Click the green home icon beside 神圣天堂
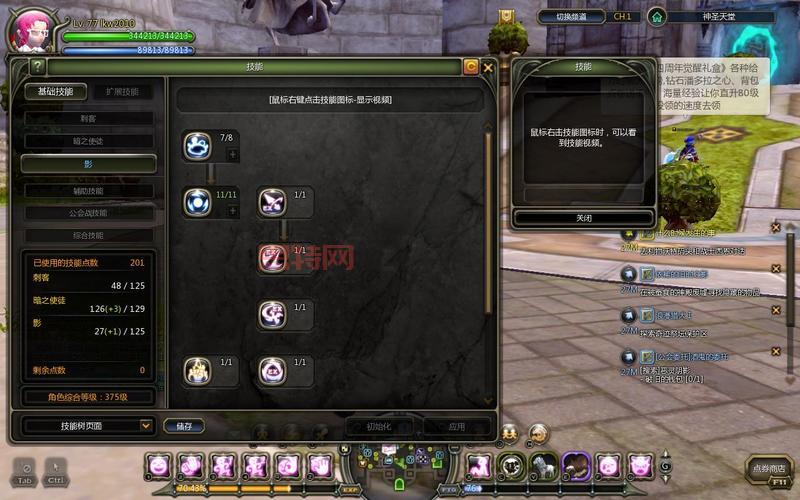800x500 pixels. tap(656, 16)
